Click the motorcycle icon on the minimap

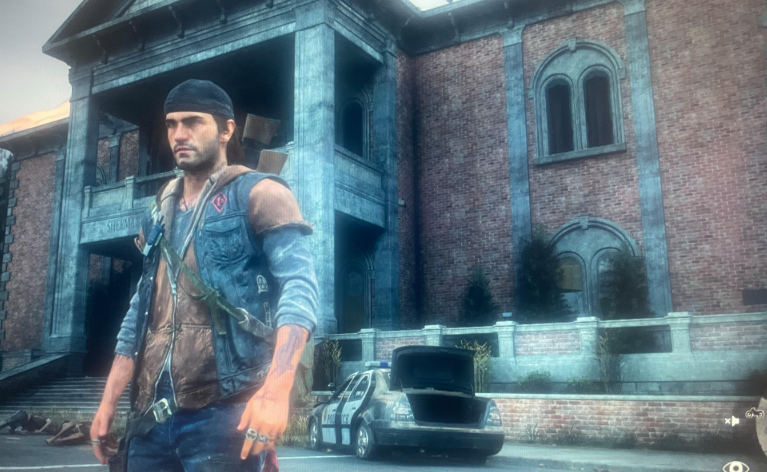[x=753, y=412]
